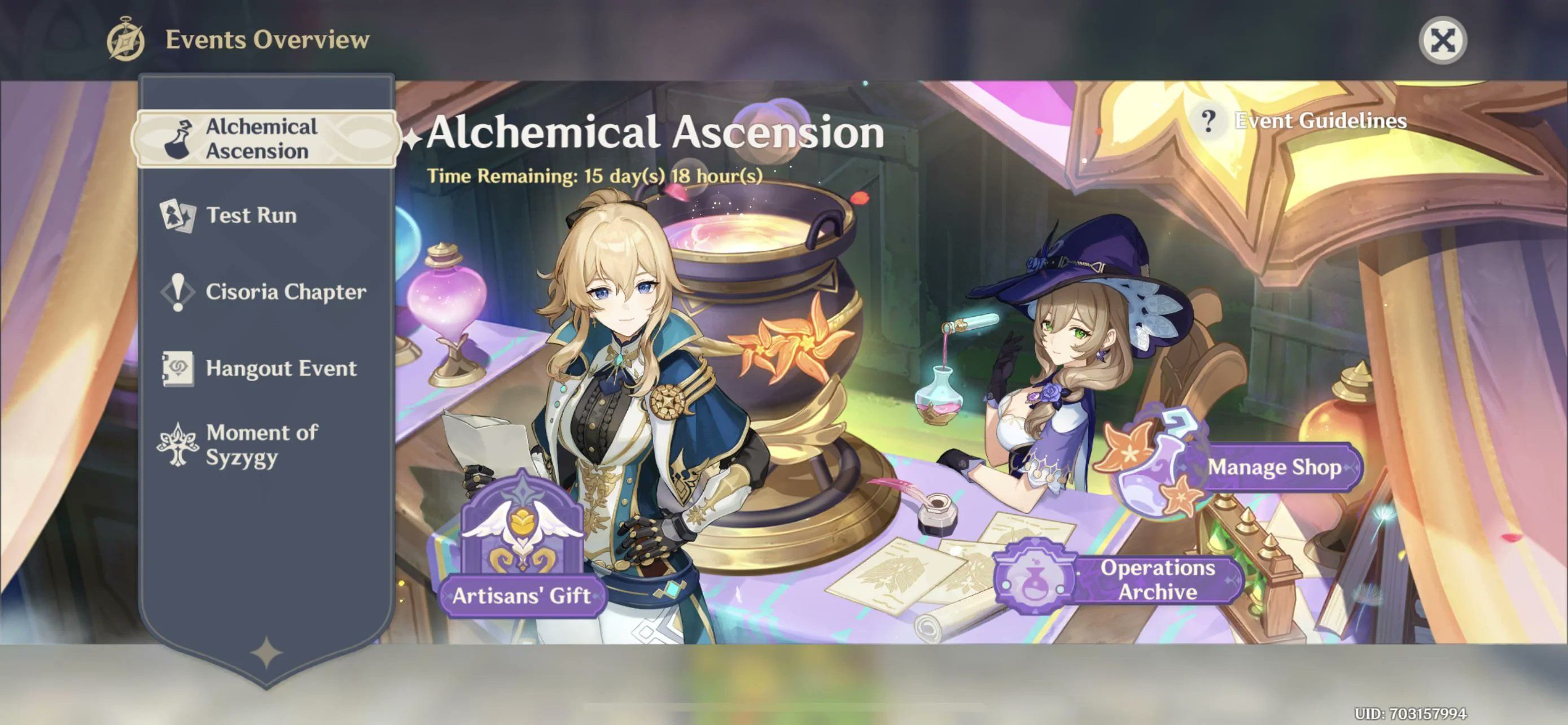Open the Cisoria Chapter event page
The image size is (1568, 725).
[x=286, y=293]
